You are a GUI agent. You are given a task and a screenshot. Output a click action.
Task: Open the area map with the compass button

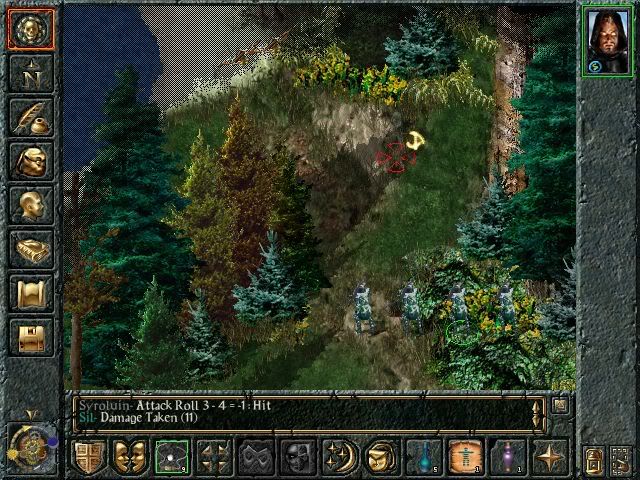click(31, 73)
